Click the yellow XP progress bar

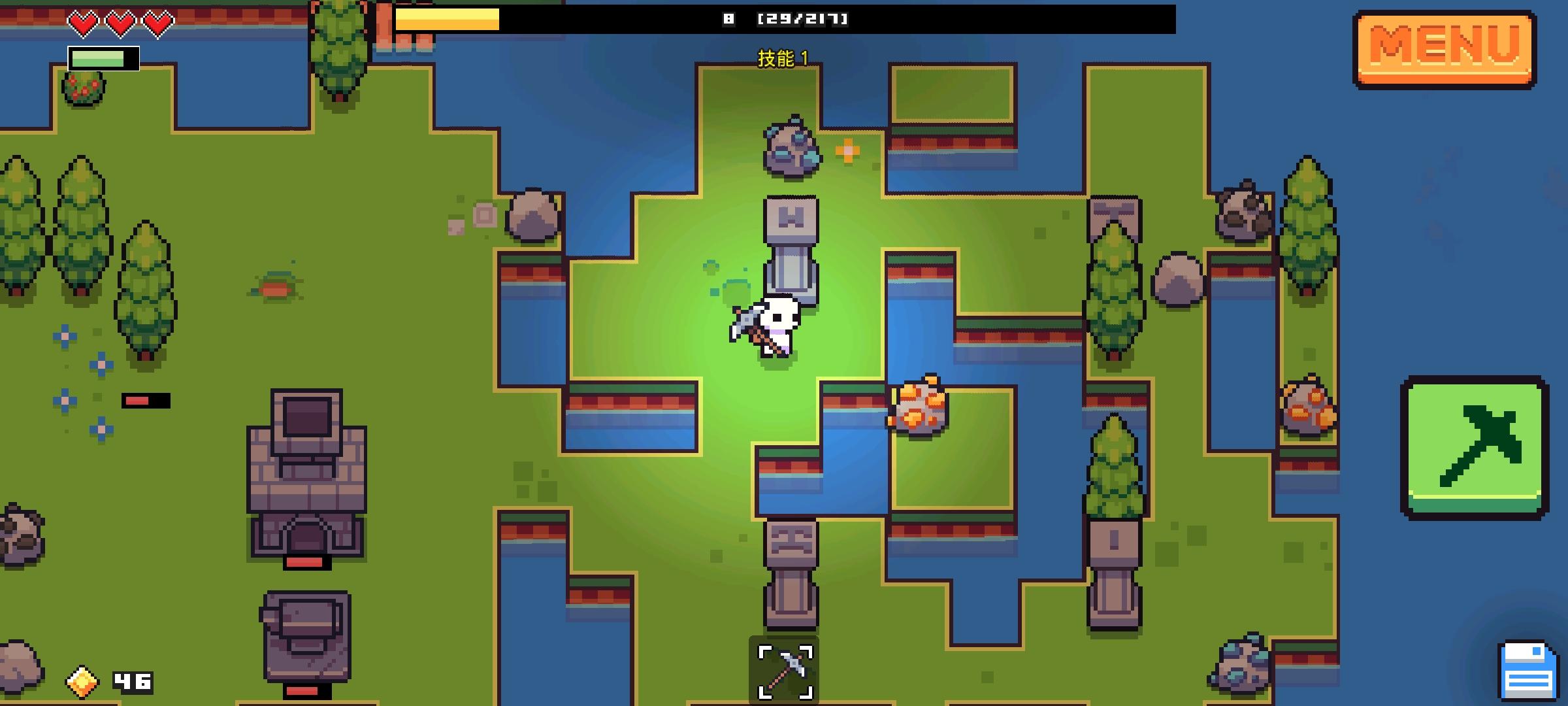click(x=448, y=20)
